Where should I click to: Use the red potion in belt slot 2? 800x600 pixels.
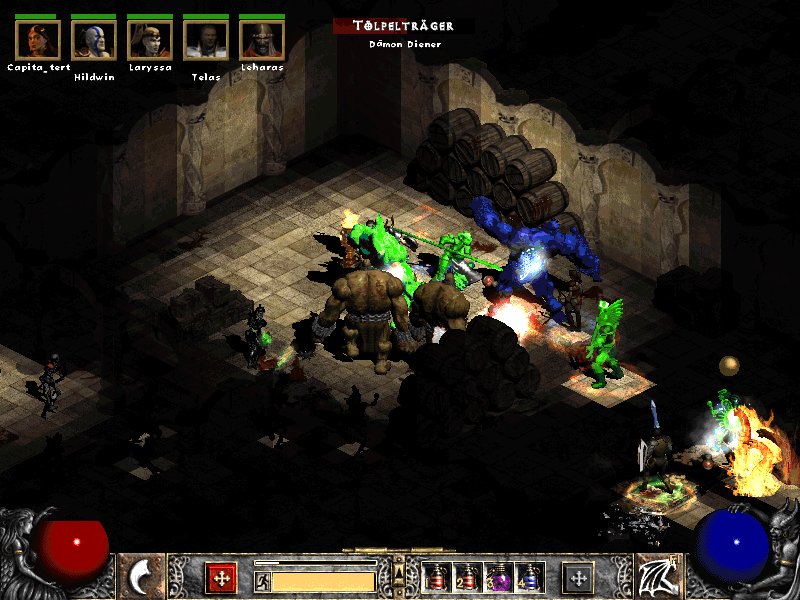click(466, 578)
